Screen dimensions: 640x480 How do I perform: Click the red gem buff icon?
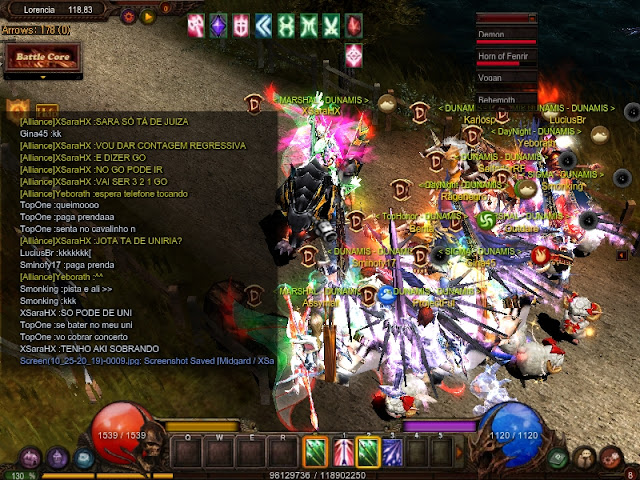pos(354,24)
